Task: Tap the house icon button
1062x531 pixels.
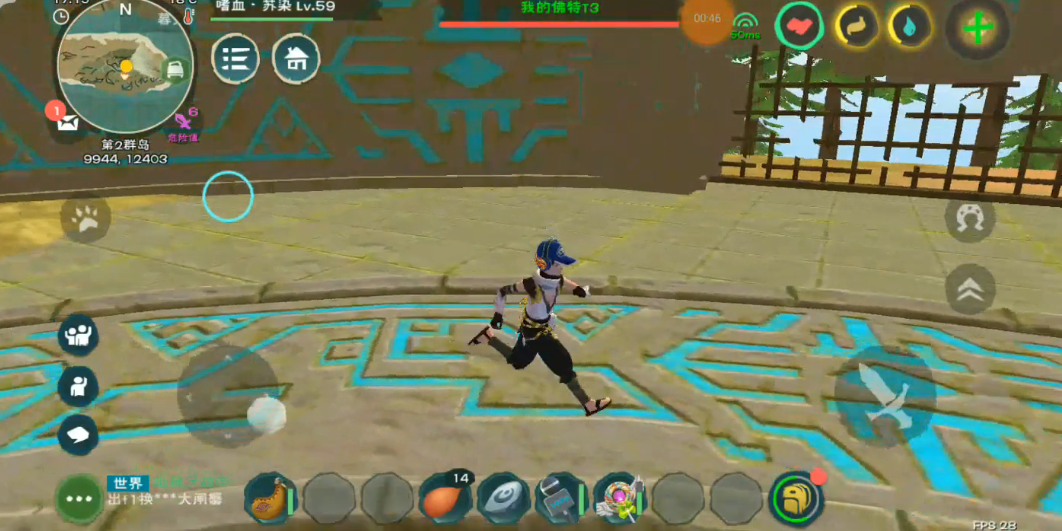Action: tap(296, 59)
